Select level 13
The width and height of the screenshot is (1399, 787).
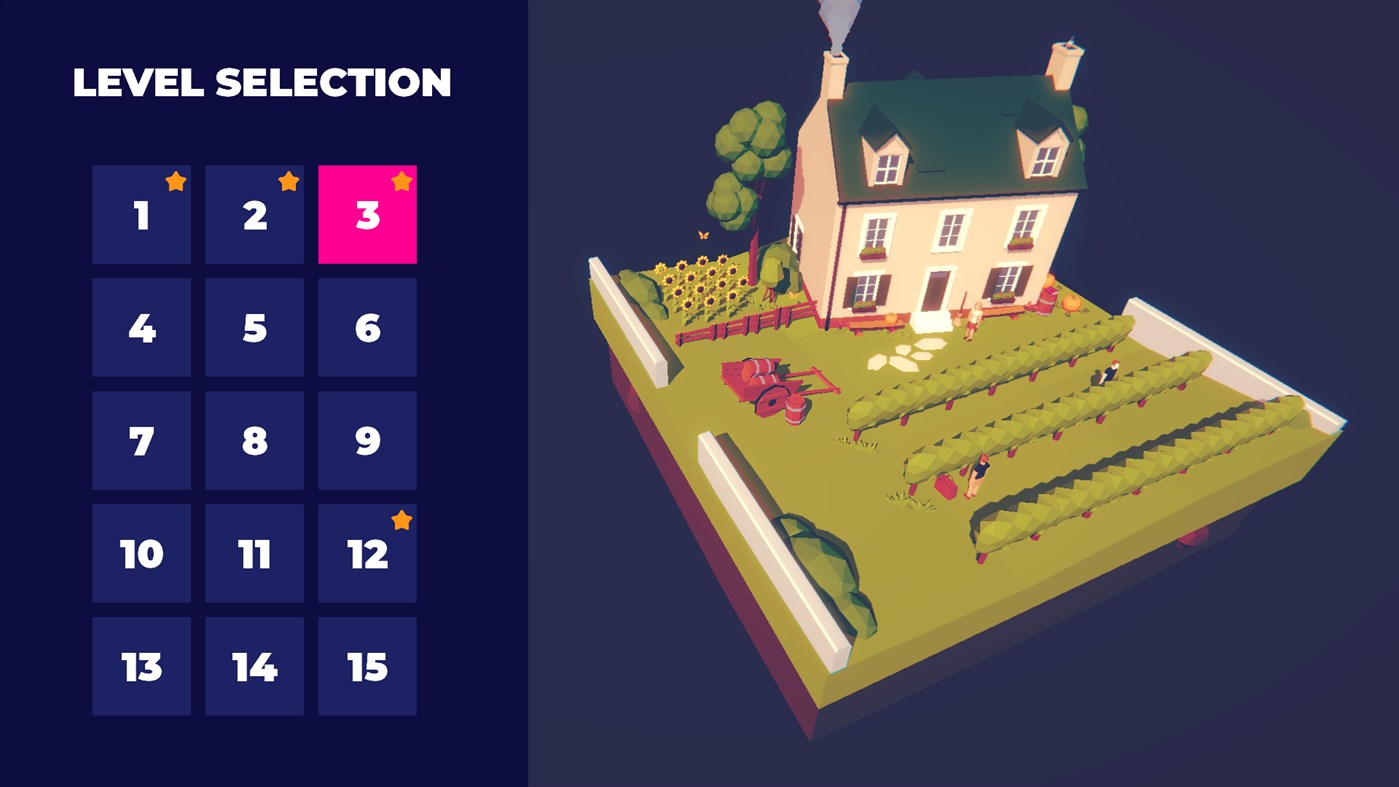click(141, 665)
